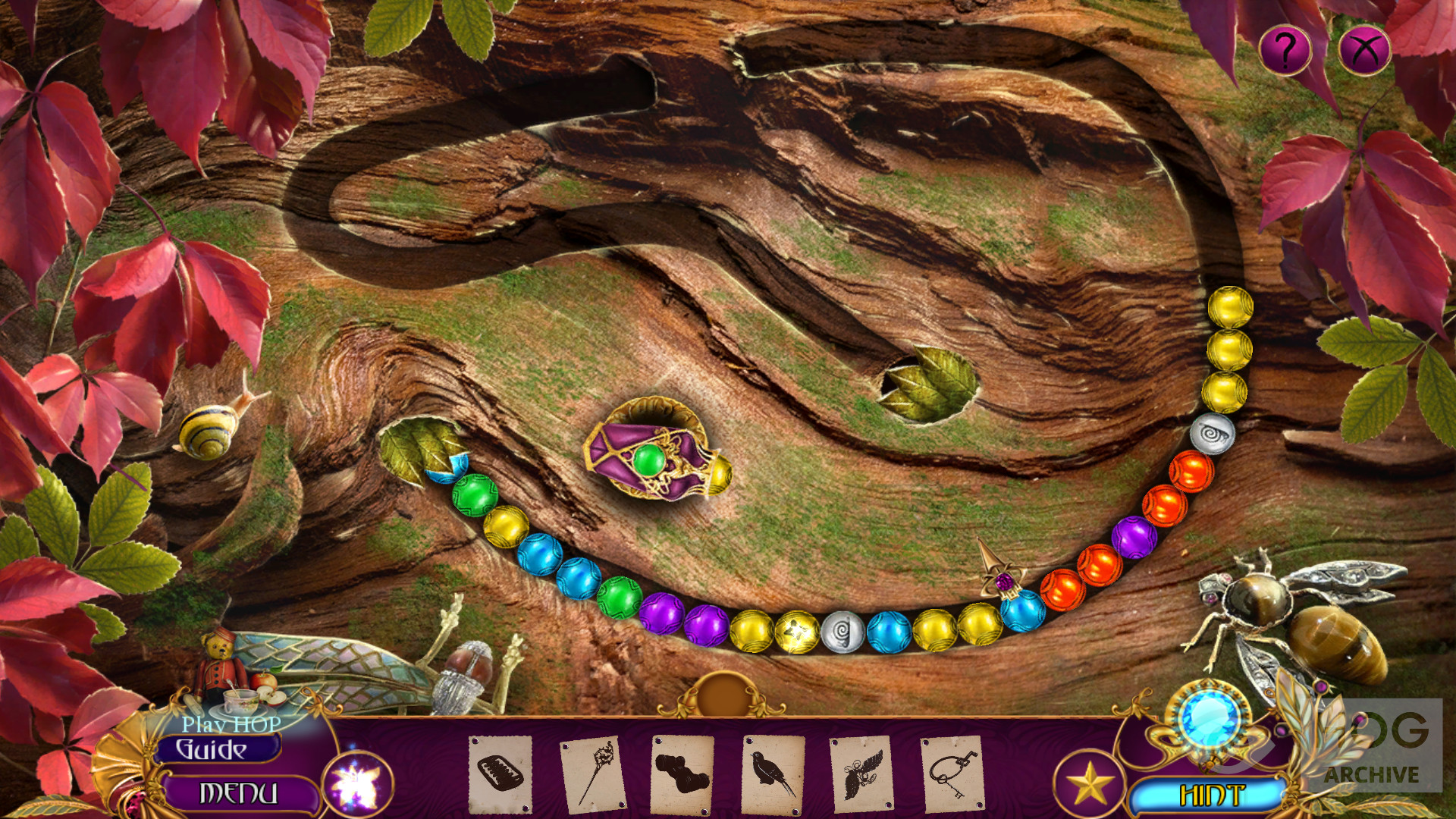Select the binoculars silhouette card
The image size is (1456, 819).
point(681,773)
